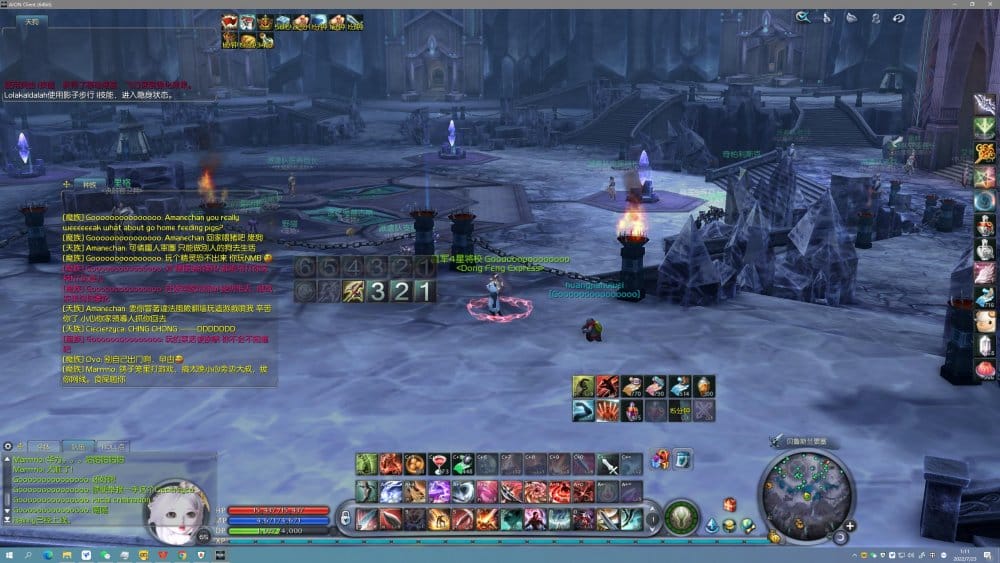Select the magnifier icon in the top toolbar
This screenshot has height=563, width=1000.
pos(802,17)
